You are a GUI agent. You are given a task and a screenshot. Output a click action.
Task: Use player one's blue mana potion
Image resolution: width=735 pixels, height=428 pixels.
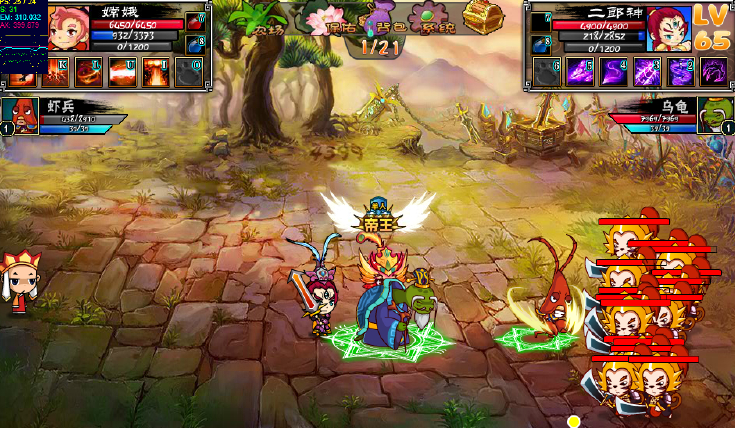(195, 43)
